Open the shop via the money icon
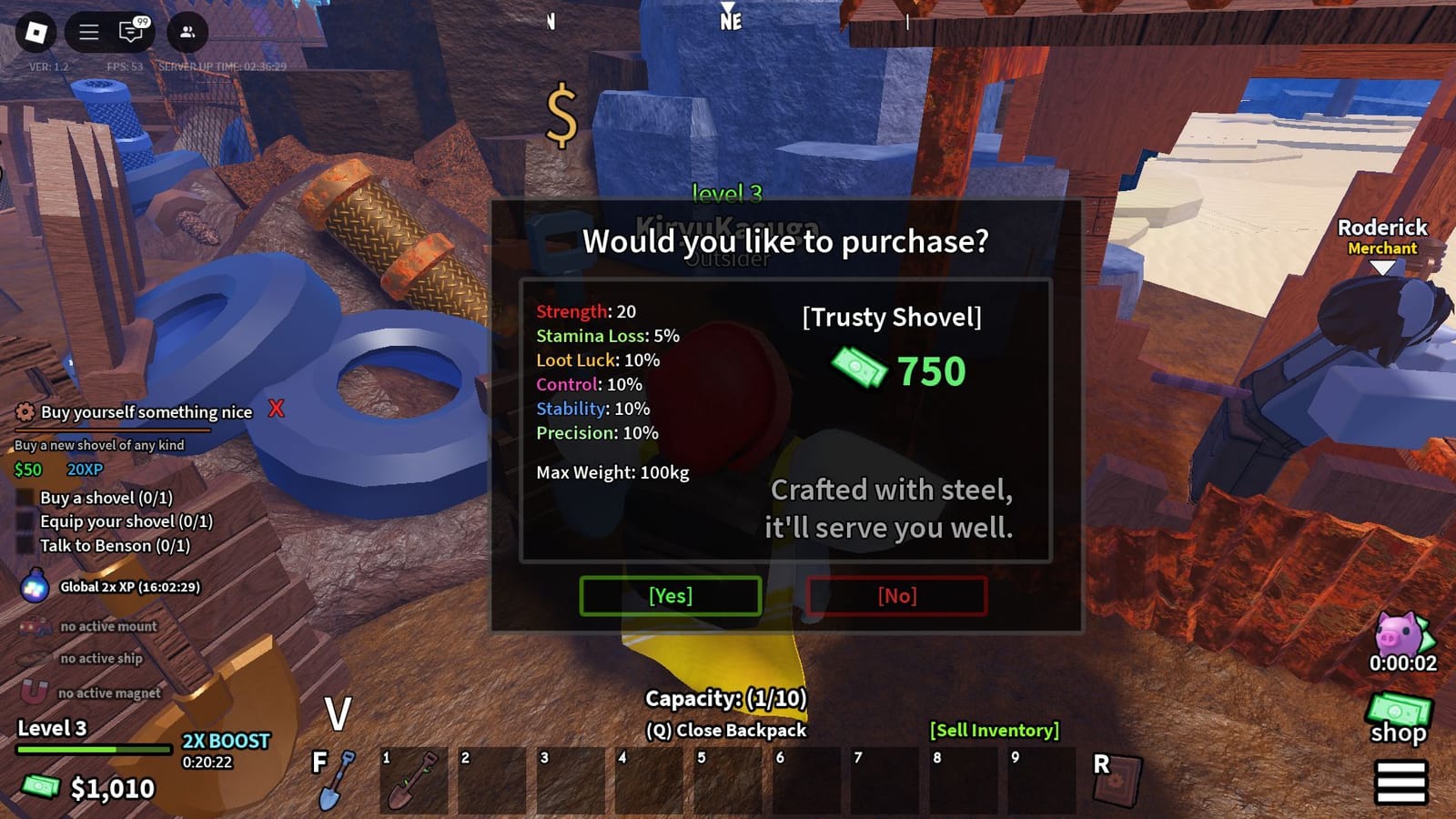This screenshot has width=1456, height=819. pos(1397,707)
